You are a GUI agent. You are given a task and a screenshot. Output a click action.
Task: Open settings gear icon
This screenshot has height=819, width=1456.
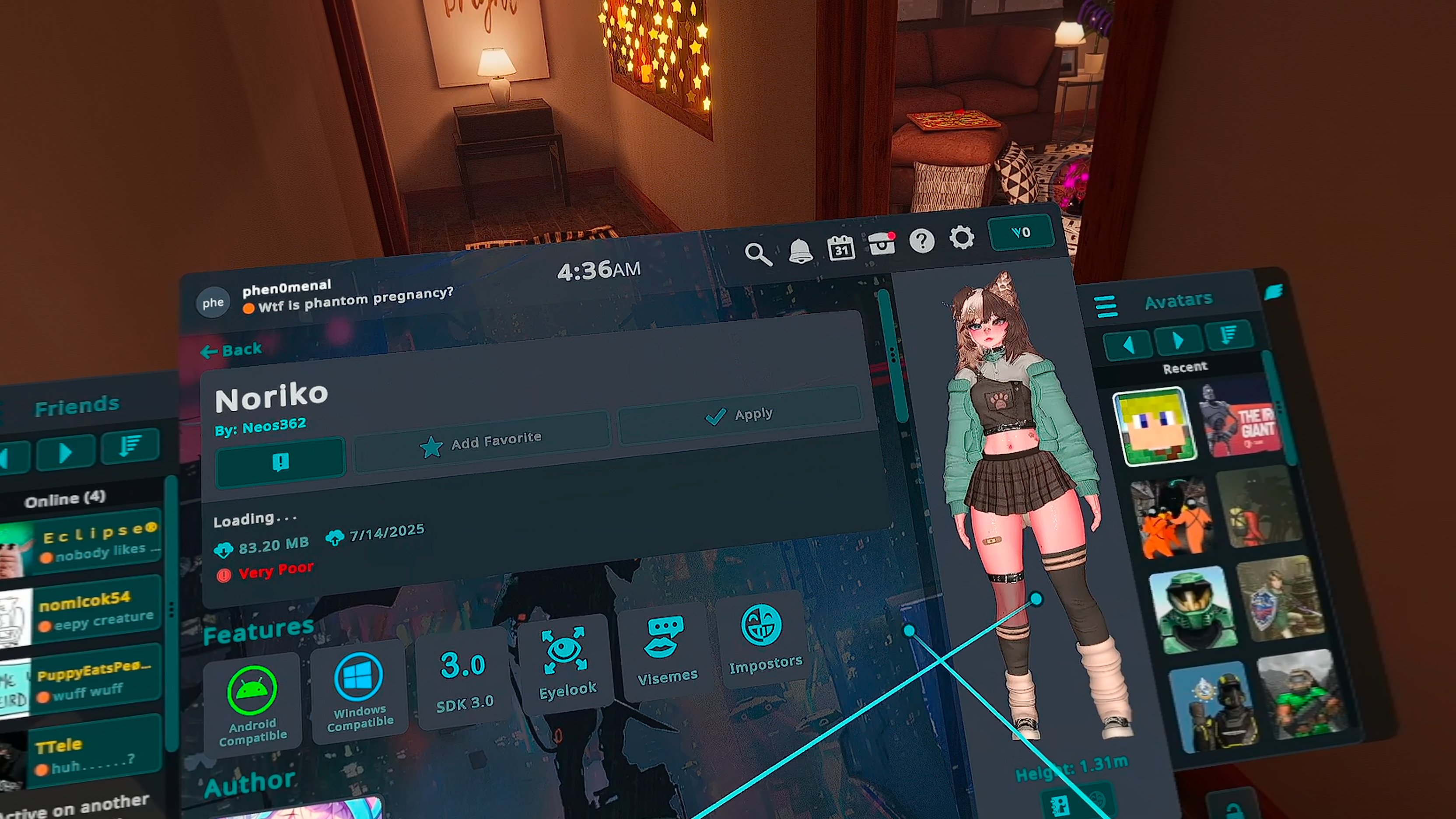click(x=962, y=238)
